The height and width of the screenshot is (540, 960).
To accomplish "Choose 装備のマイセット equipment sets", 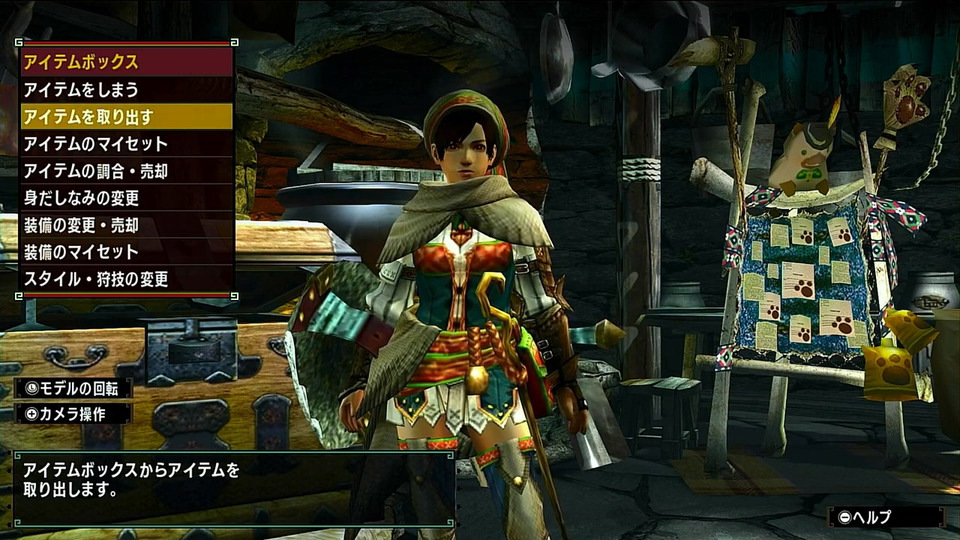I will click(126, 252).
